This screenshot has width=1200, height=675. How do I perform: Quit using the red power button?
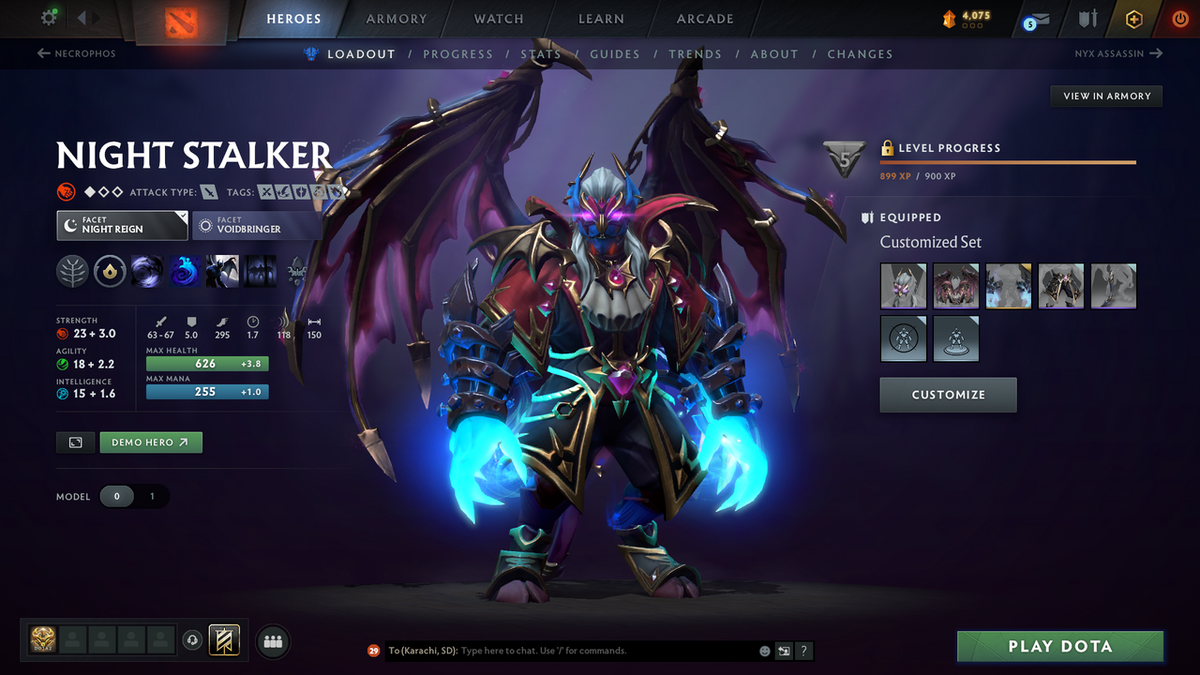pos(1180,19)
